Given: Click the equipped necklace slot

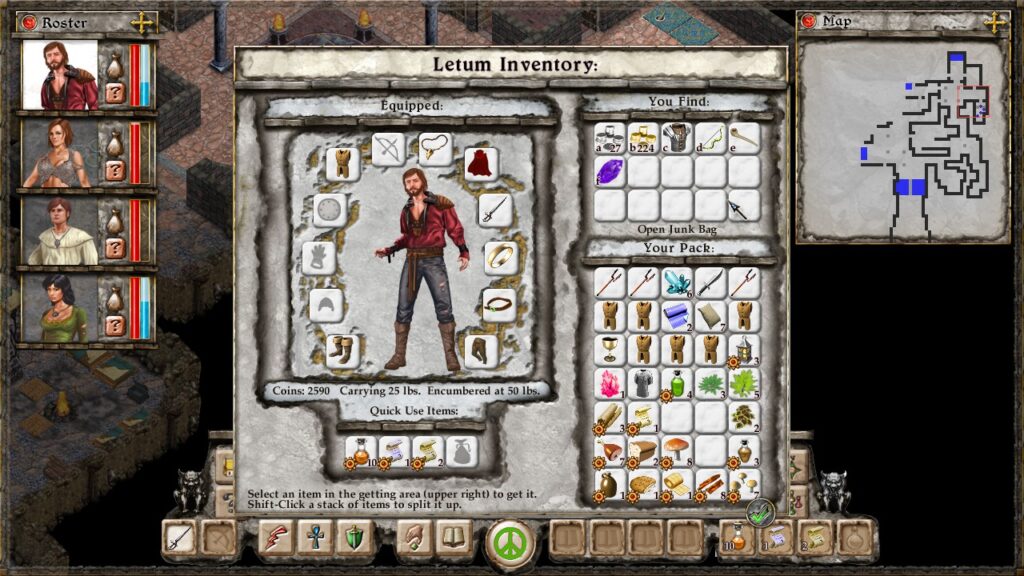Looking at the screenshot, I should point(435,149).
